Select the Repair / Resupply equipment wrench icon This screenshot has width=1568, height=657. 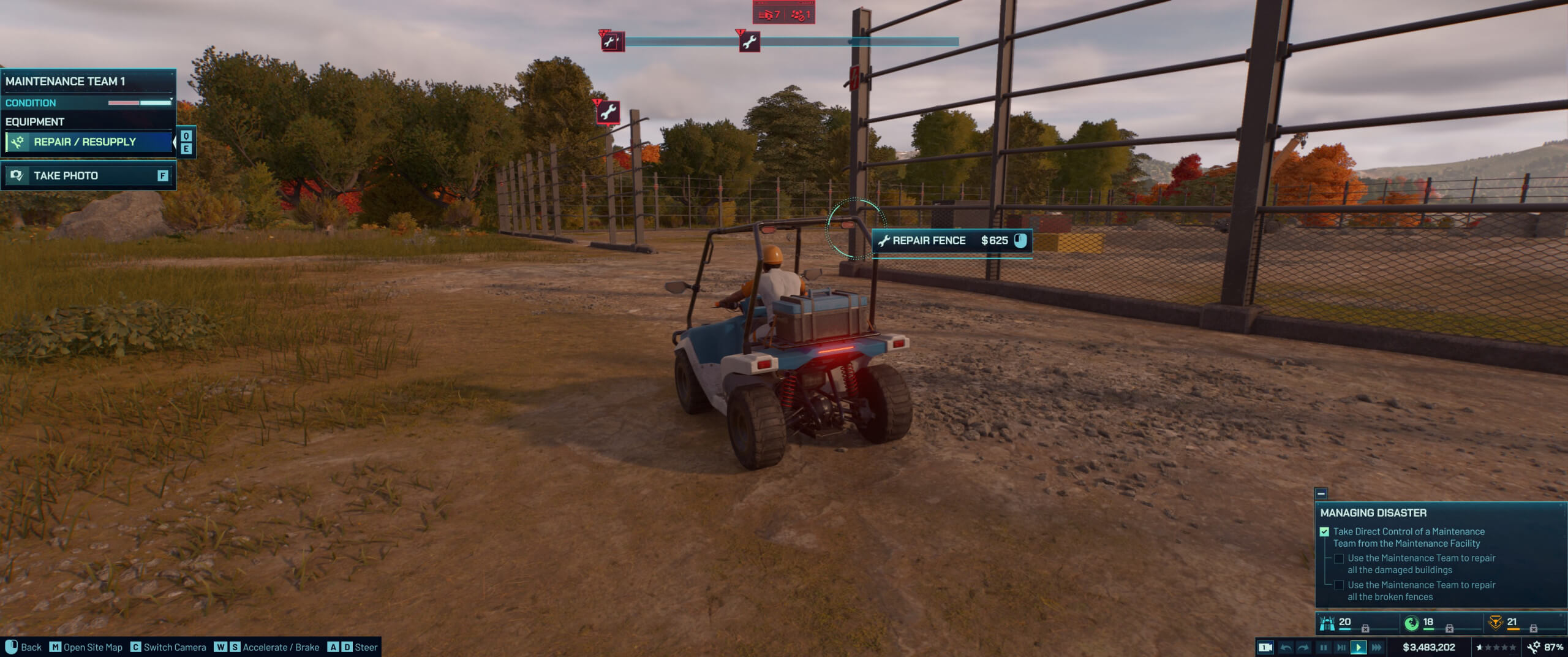17,141
